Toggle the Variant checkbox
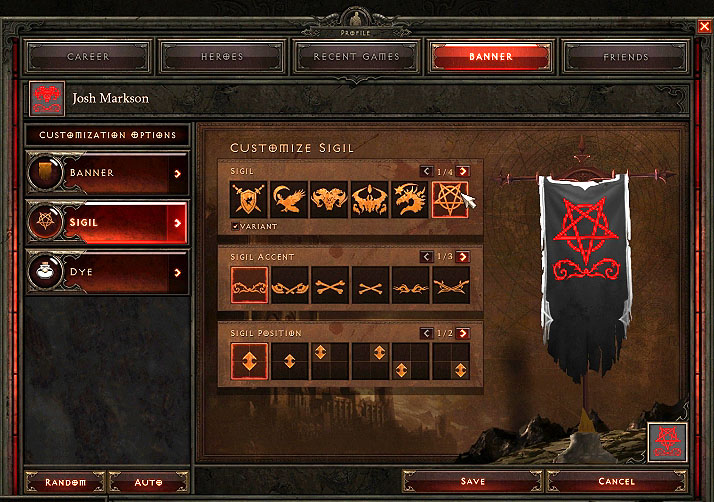 (x=236, y=226)
